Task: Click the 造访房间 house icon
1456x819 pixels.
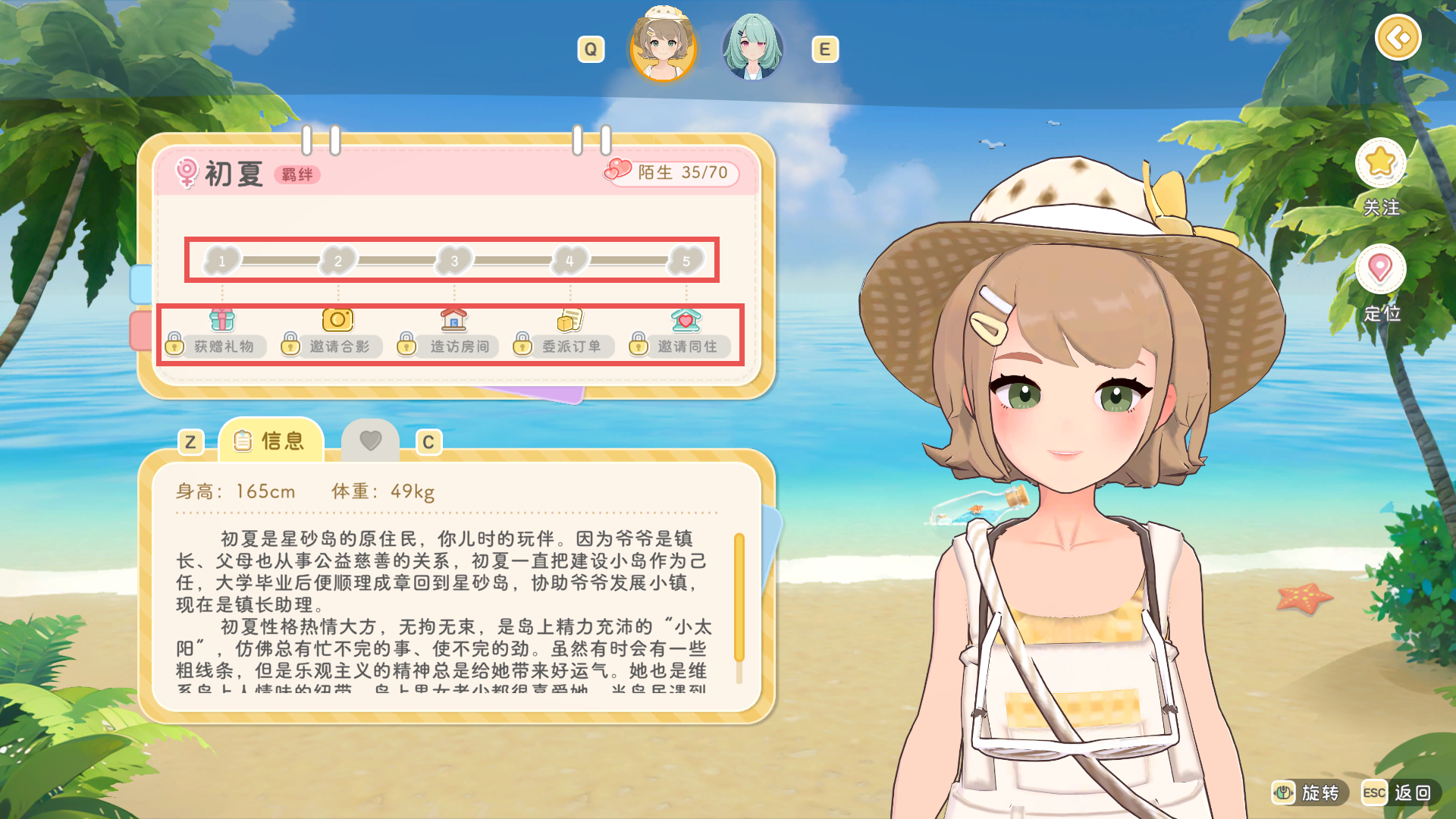Action: 453,320
